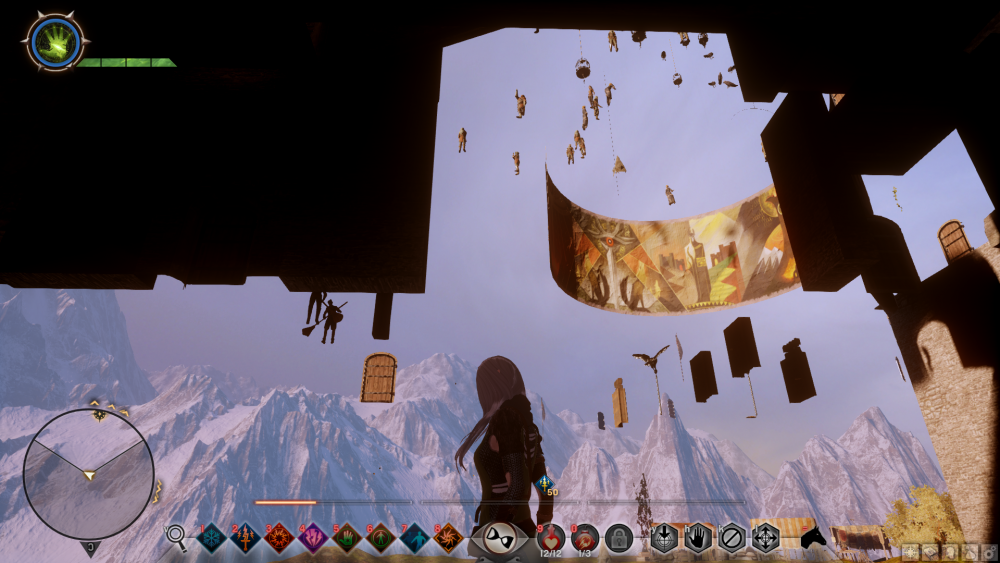Activate the green hand ability in slot 5
Image resolution: width=1000 pixels, height=563 pixels.
tap(347, 538)
